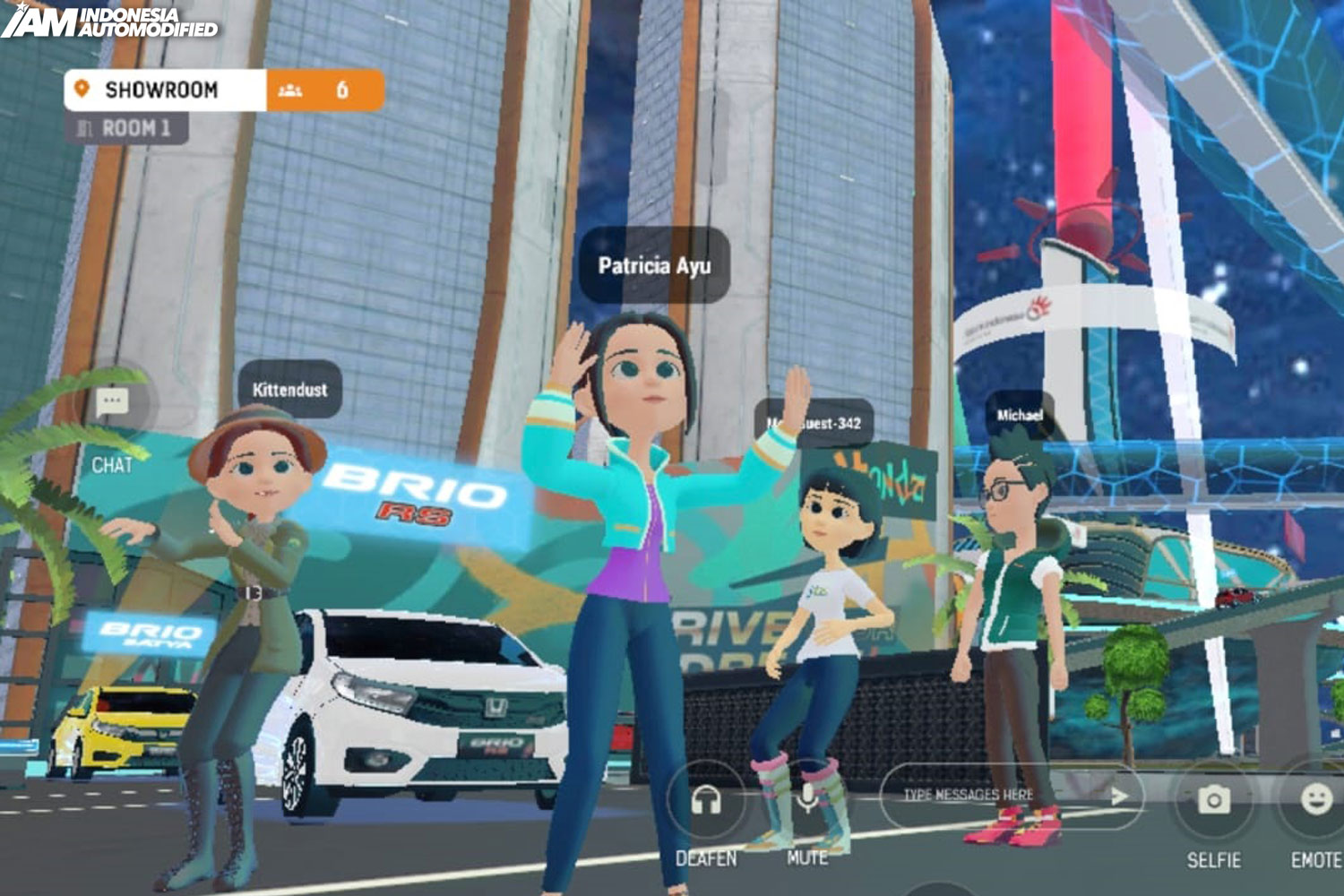Send the chat message arrow
The height and width of the screenshot is (896, 1344).
[x=1119, y=795]
